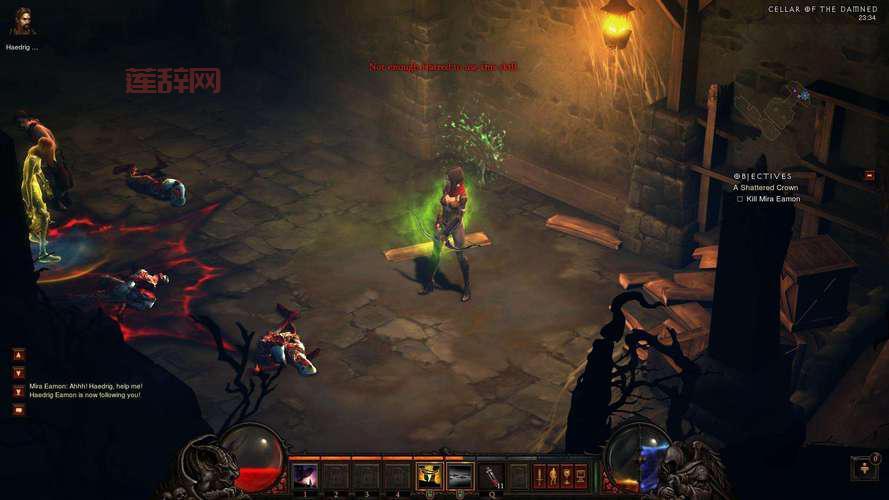
Task: Open the game menu button beside the chalice
Action: coord(581,476)
